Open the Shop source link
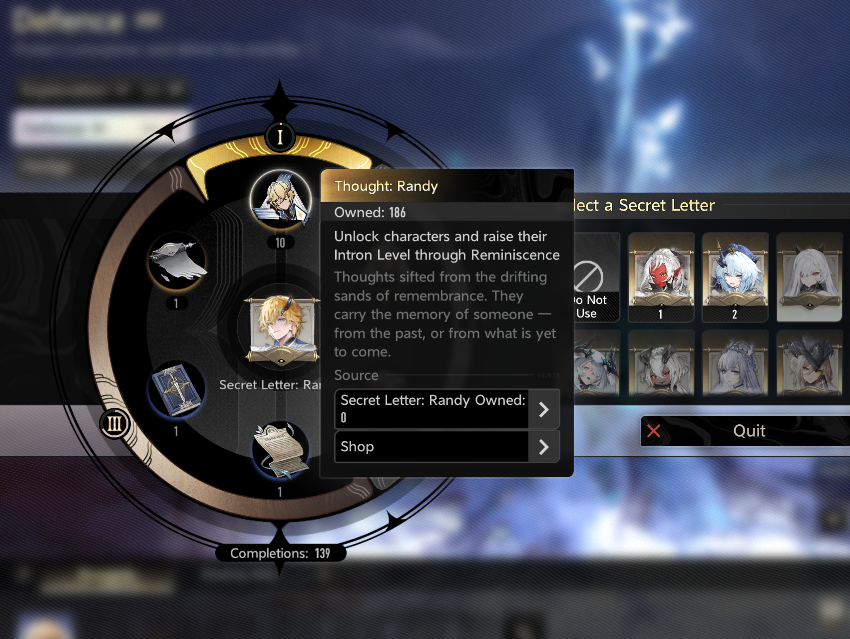The image size is (850, 639). pos(446,447)
